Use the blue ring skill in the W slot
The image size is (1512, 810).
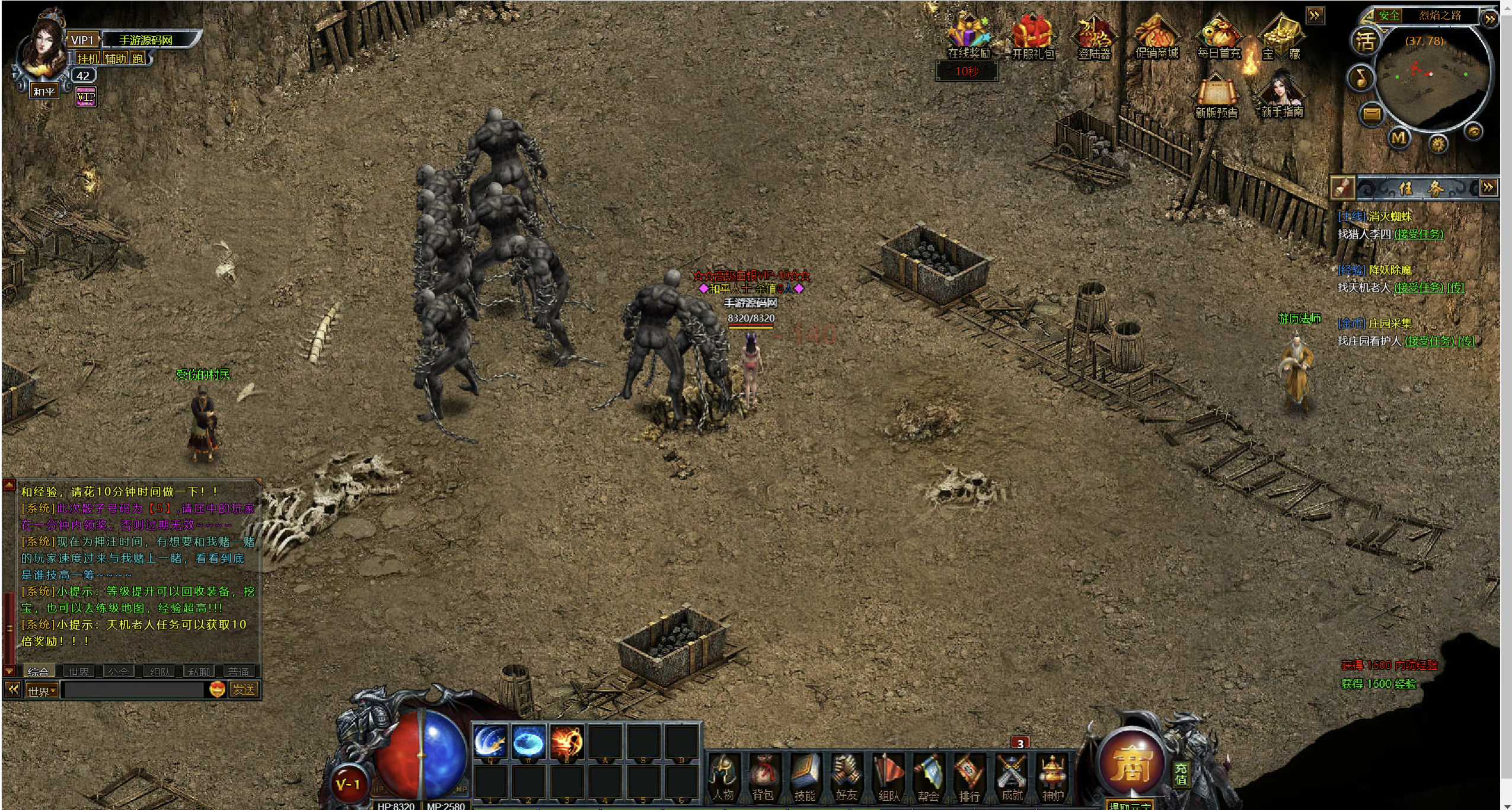[x=528, y=741]
